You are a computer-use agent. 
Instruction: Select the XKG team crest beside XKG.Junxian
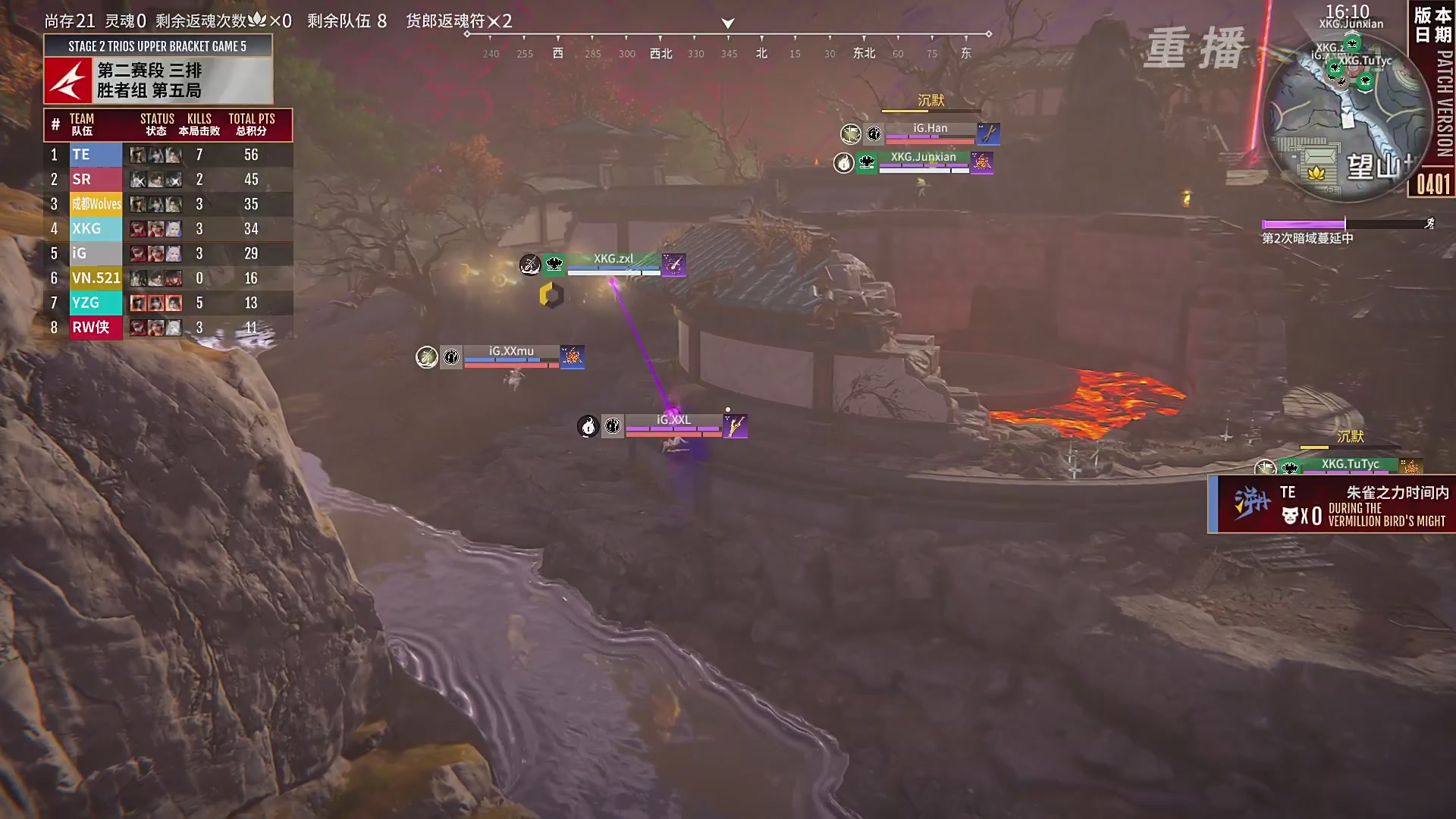(867, 164)
